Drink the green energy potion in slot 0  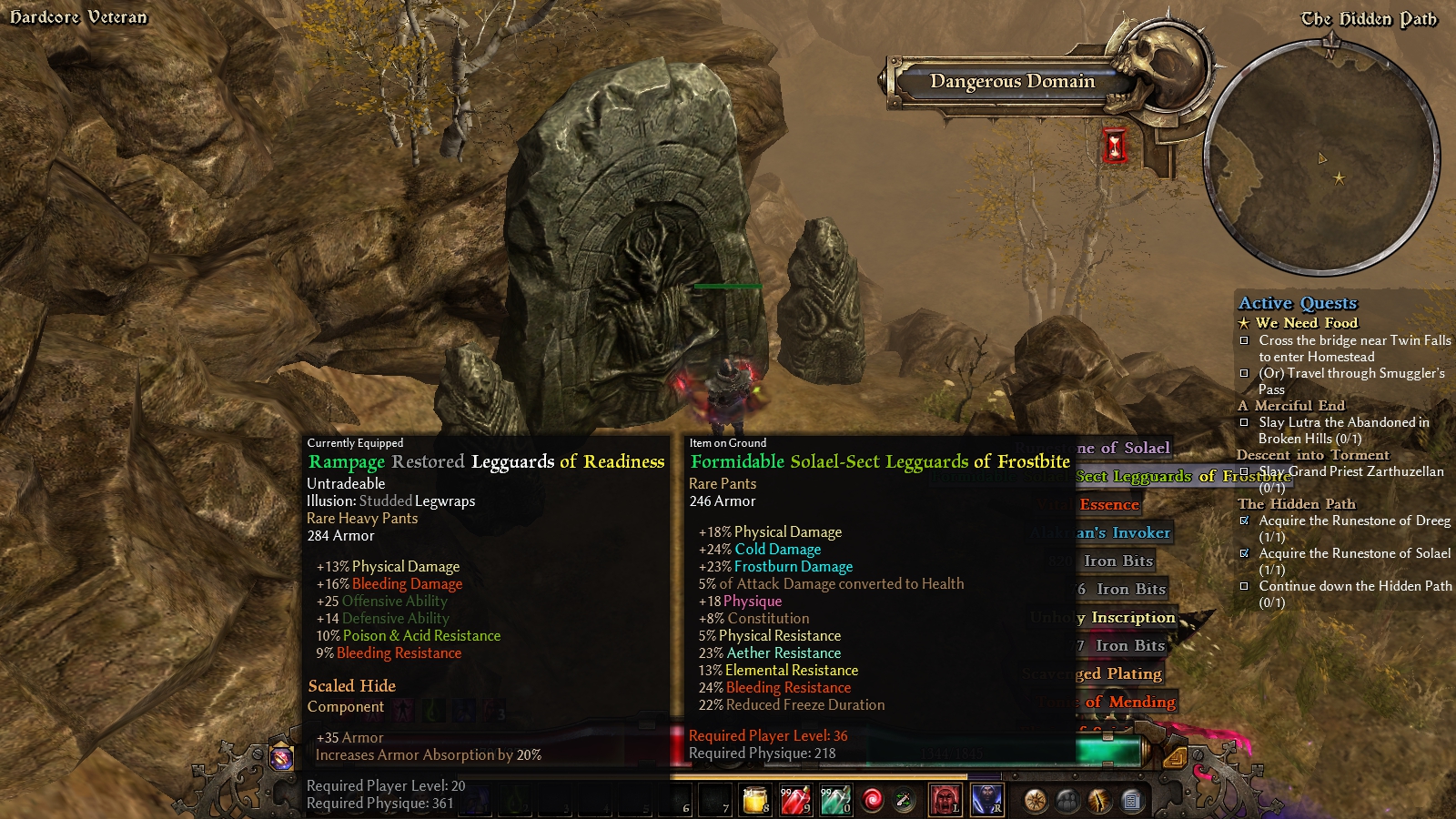coord(834,800)
